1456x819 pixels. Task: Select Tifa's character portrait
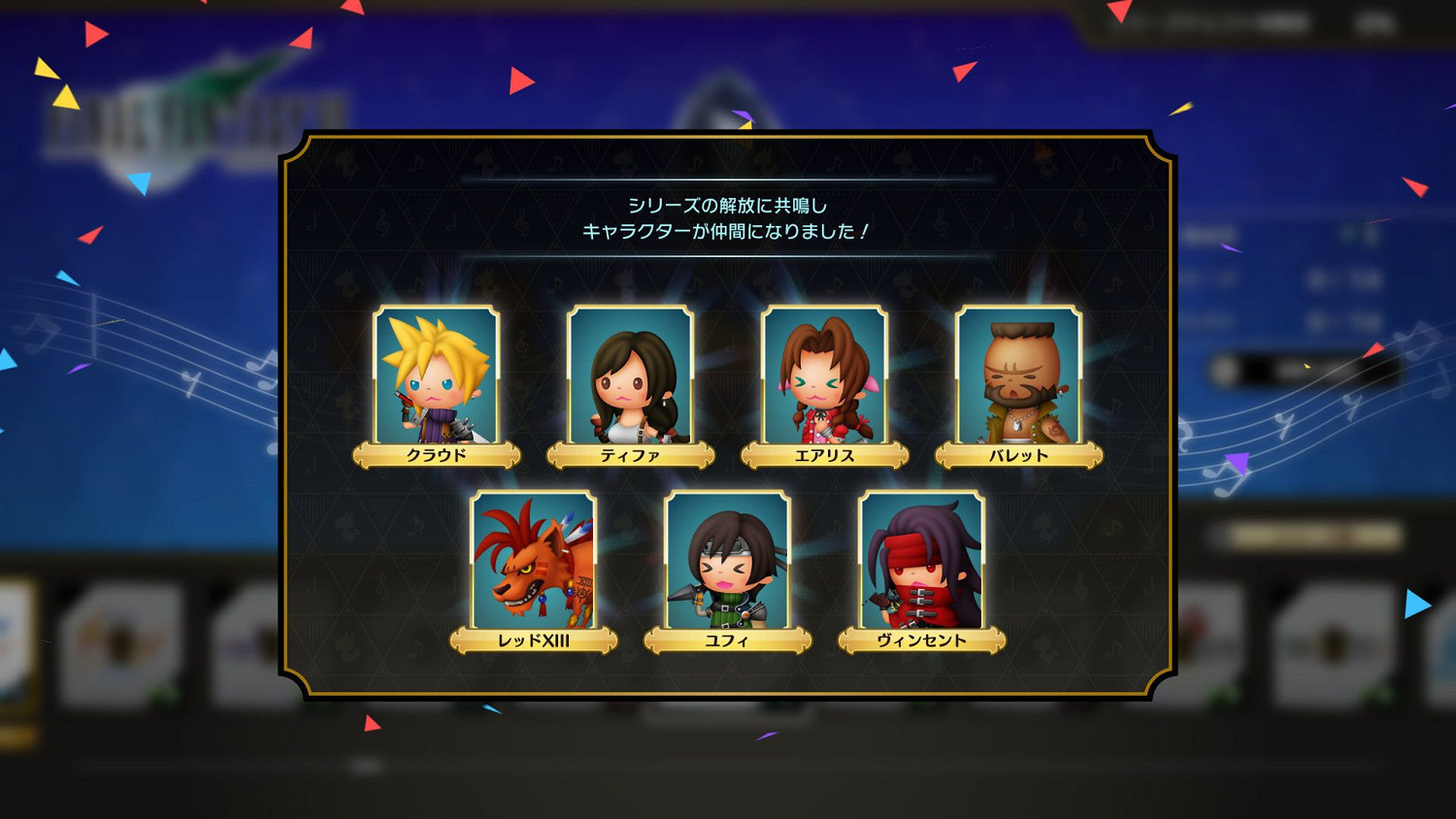(630, 374)
